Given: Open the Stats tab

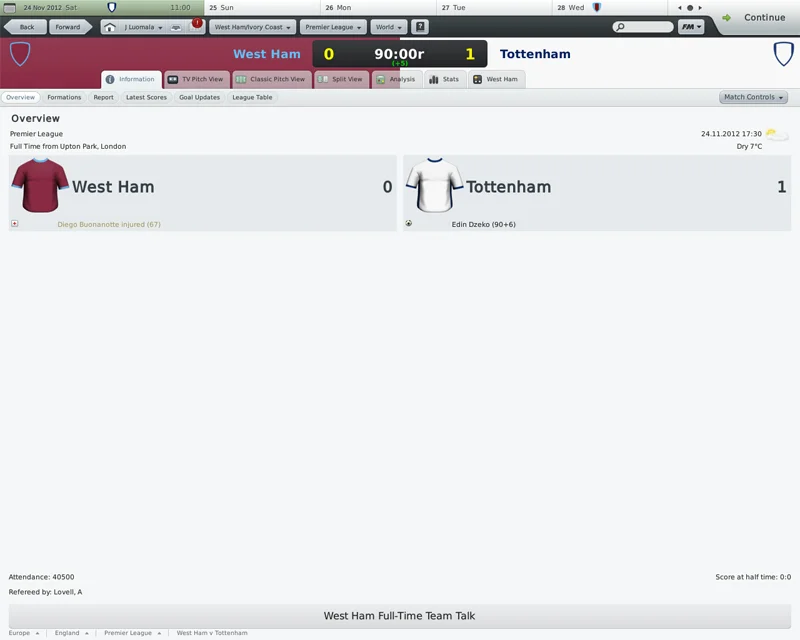Looking at the screenshot, I should coord(444,79).
